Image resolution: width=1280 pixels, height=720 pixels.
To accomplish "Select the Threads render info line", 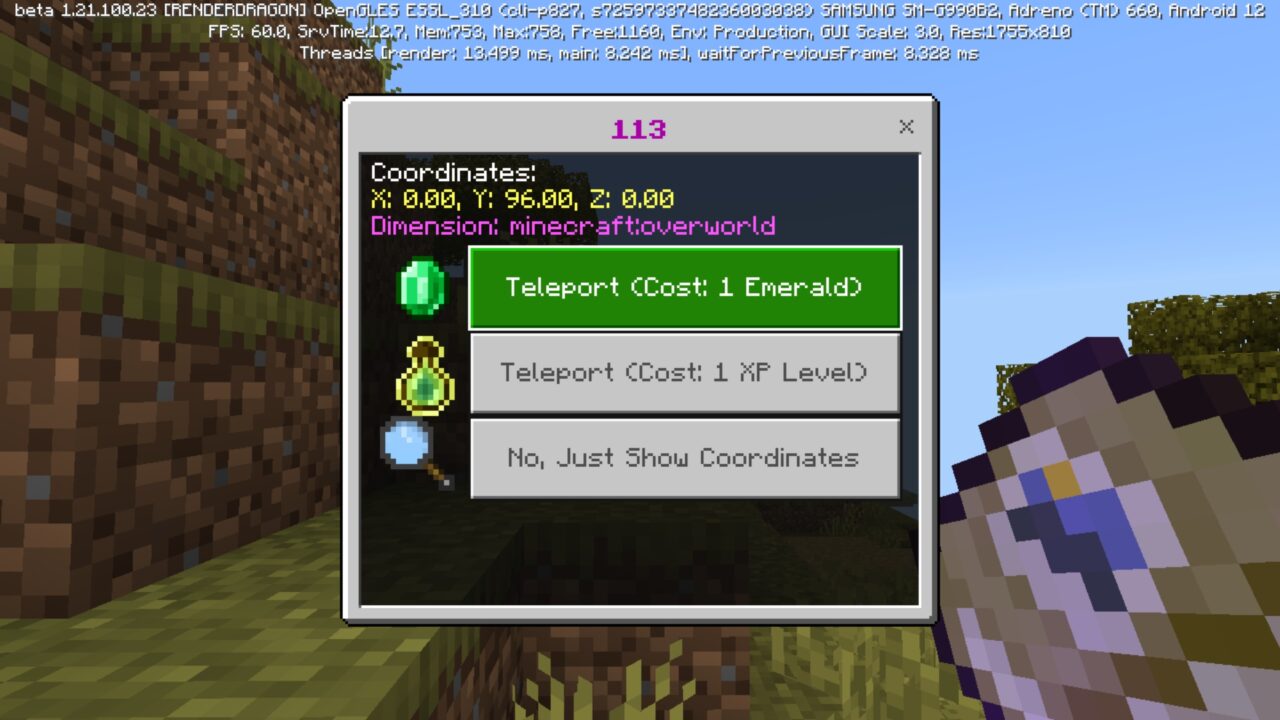I will (x=640, y=52).
